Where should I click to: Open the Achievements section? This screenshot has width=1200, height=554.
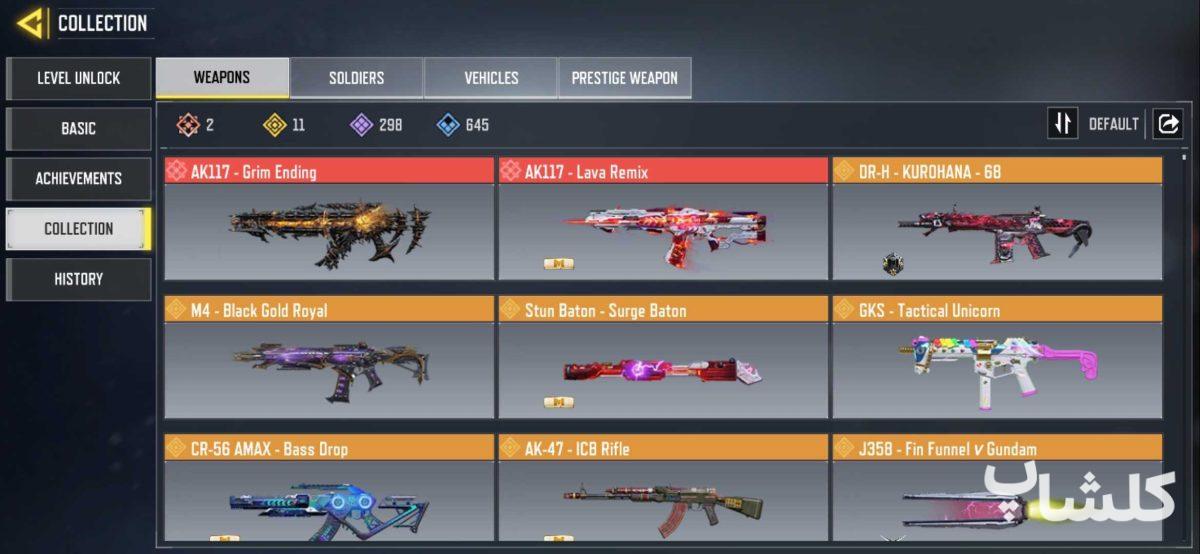78,178
